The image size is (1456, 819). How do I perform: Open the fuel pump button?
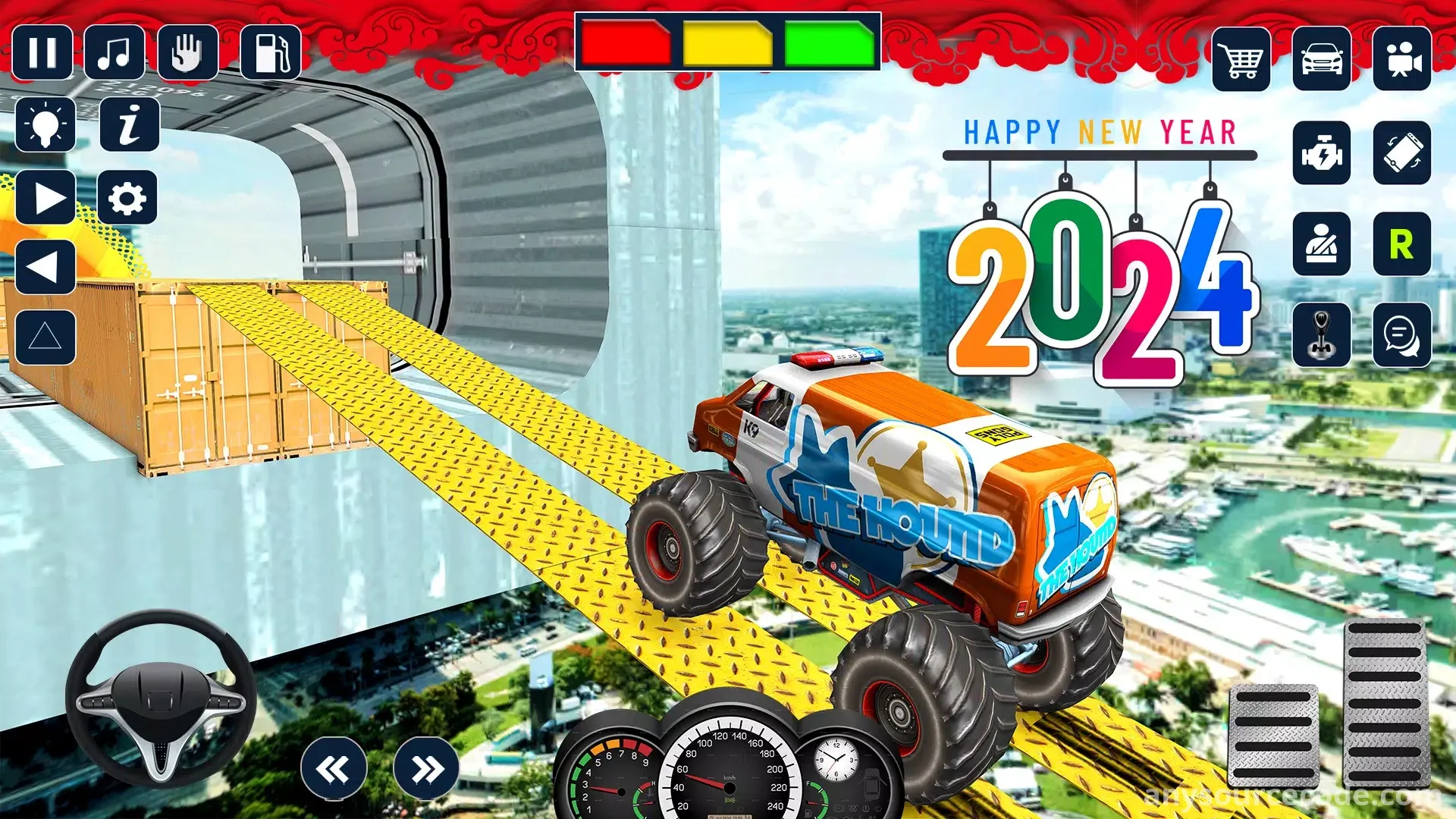pyautogui.click(x=271, y=53)
